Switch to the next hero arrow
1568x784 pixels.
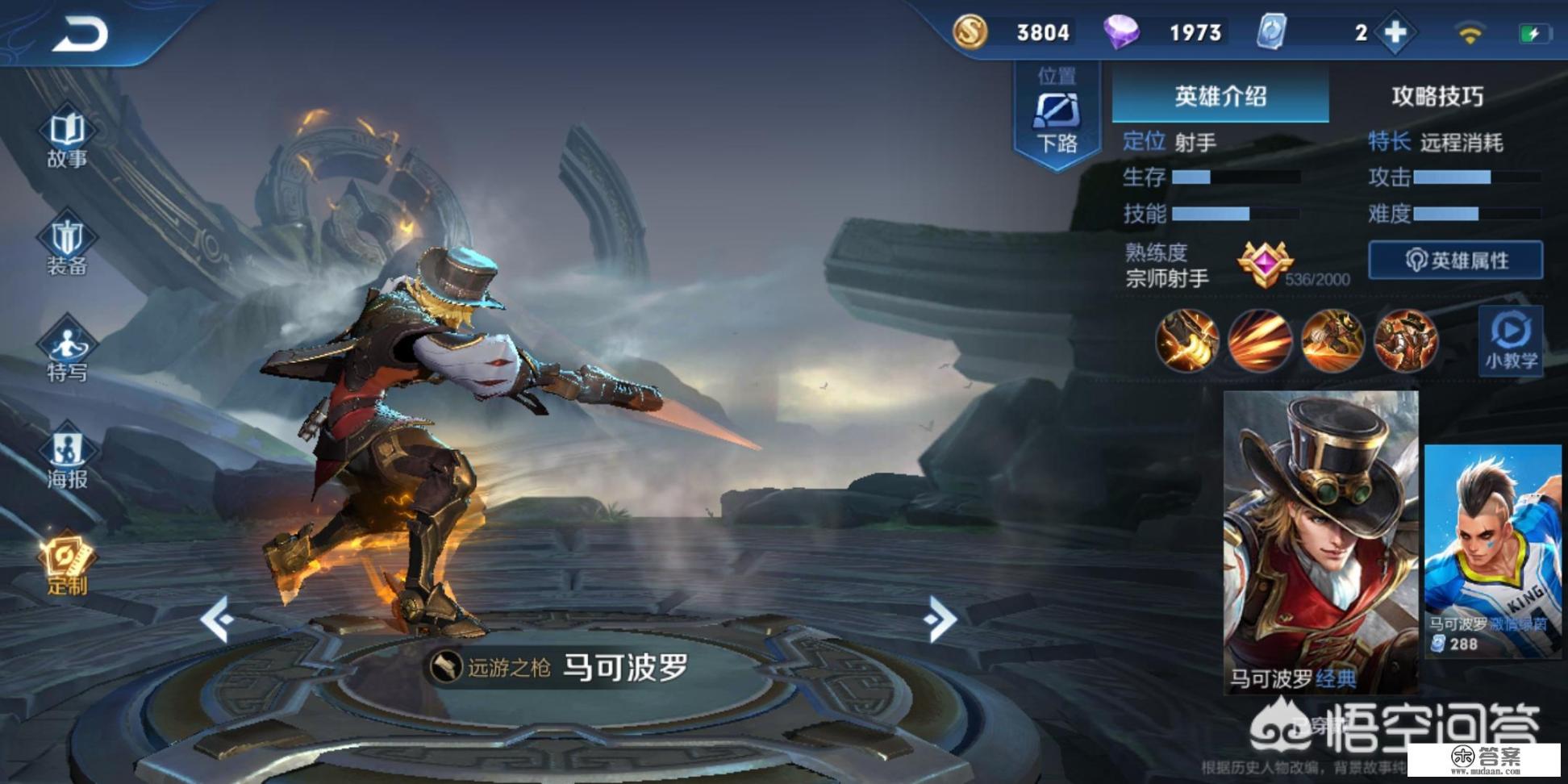pyautogui.click(x=940, y=619)
